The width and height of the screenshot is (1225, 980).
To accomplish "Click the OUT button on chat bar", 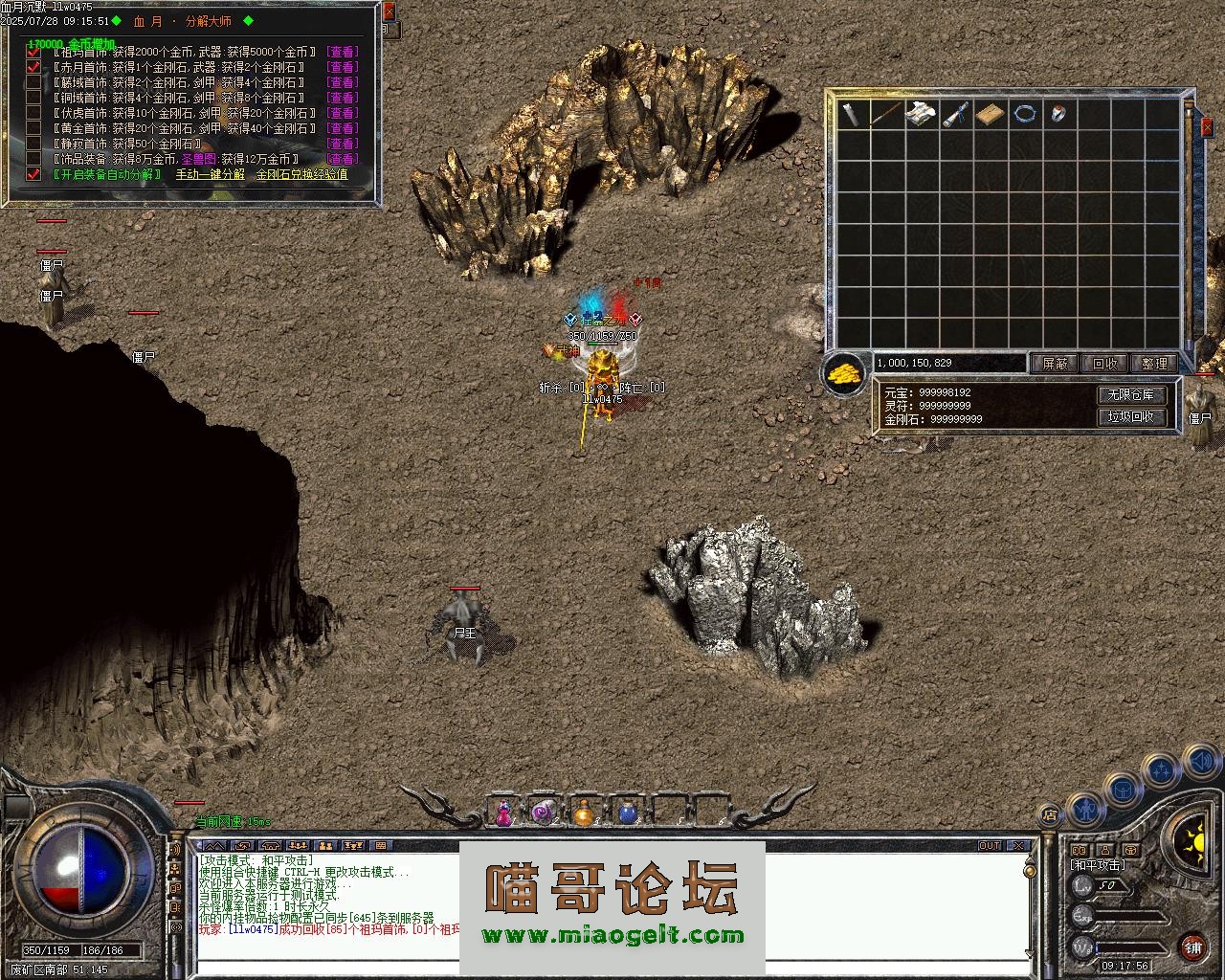I will (x=989, y=846).
